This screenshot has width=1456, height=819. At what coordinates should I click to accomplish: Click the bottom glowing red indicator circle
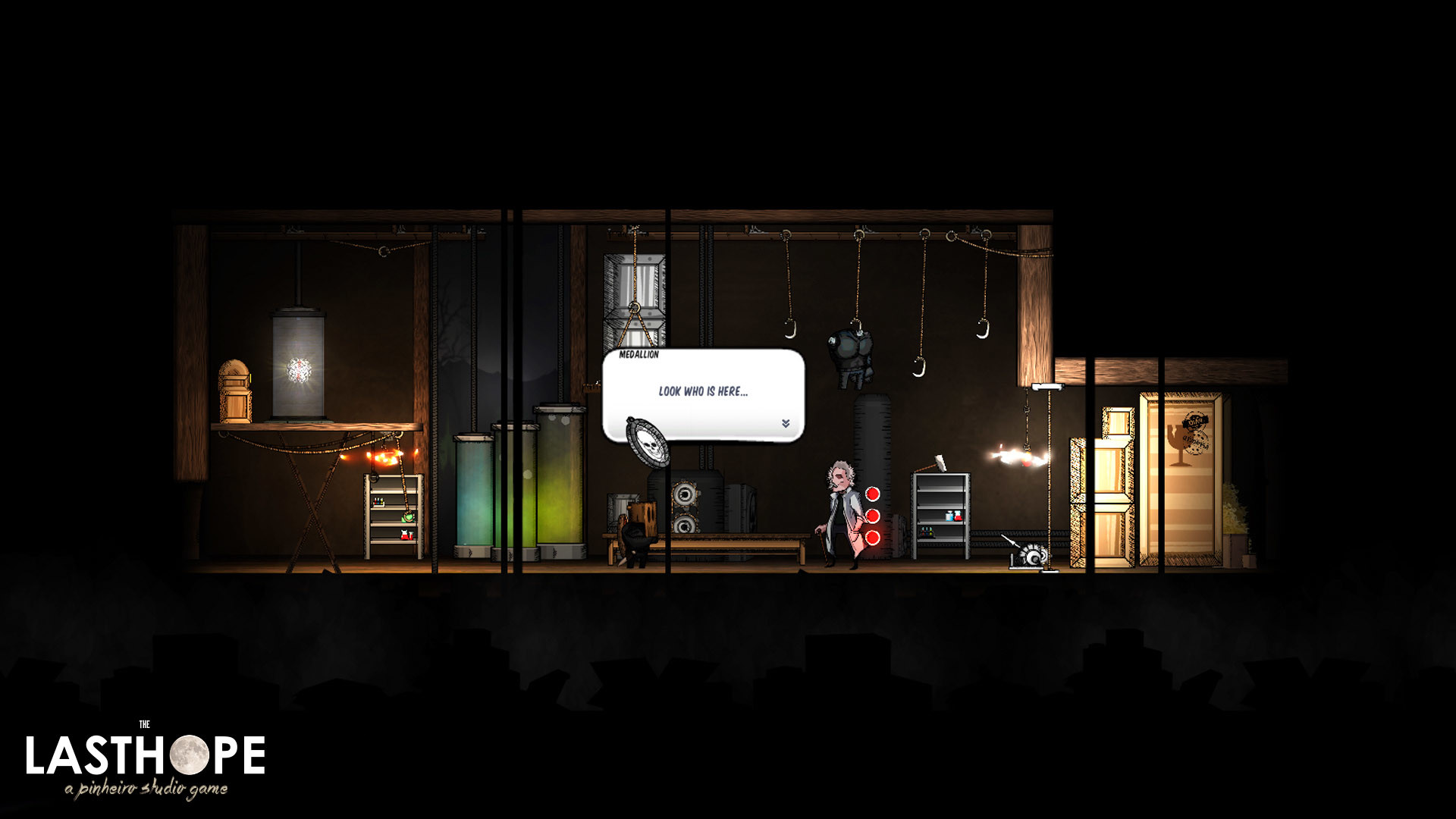tap(872, 539)
